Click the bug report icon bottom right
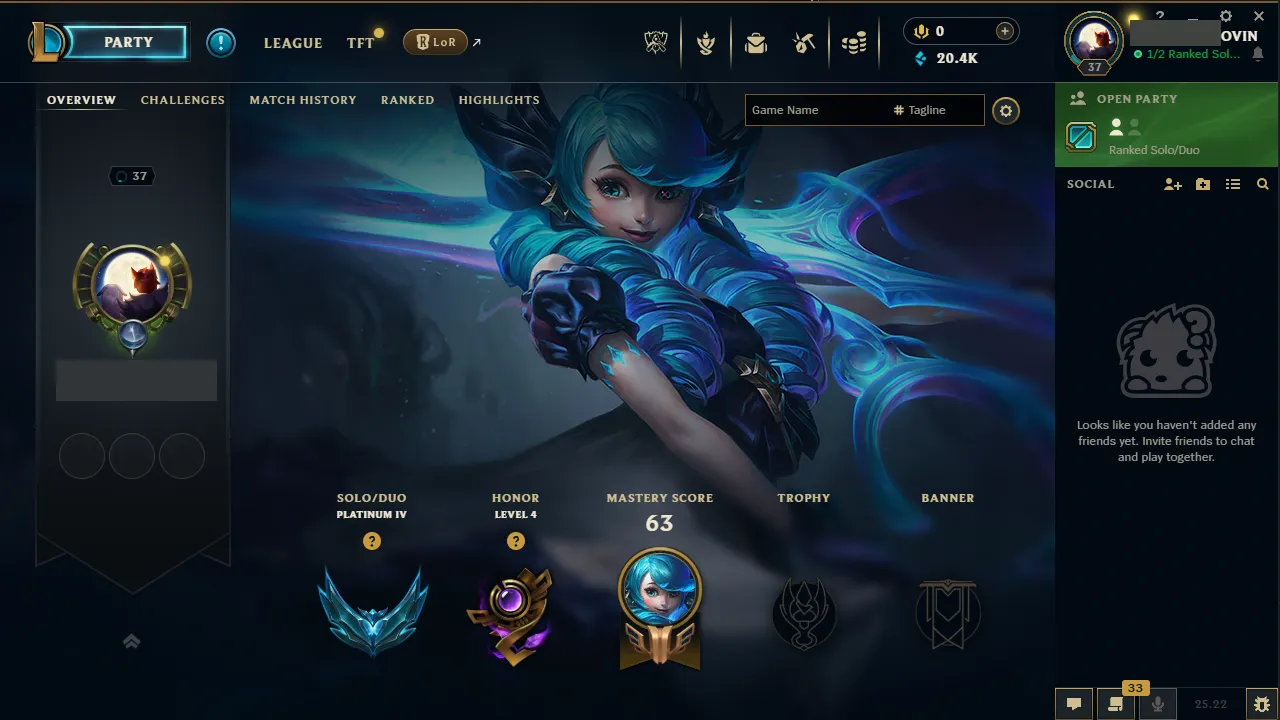 (x=1263, y=704)
